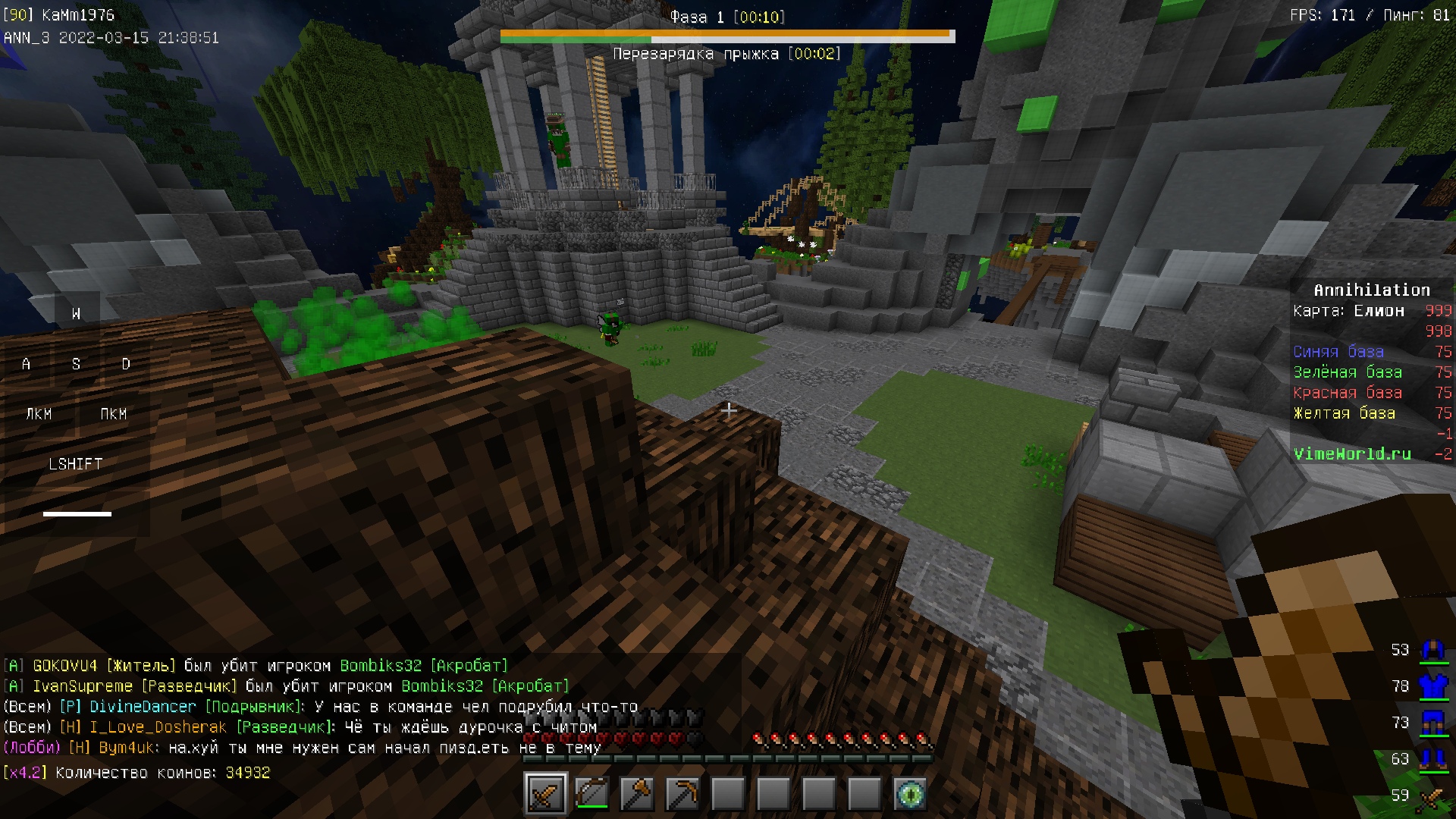The image size is (1456, 819).
Task: Click the Красная база scoreboard row
Action: (x=1348, y=393)
